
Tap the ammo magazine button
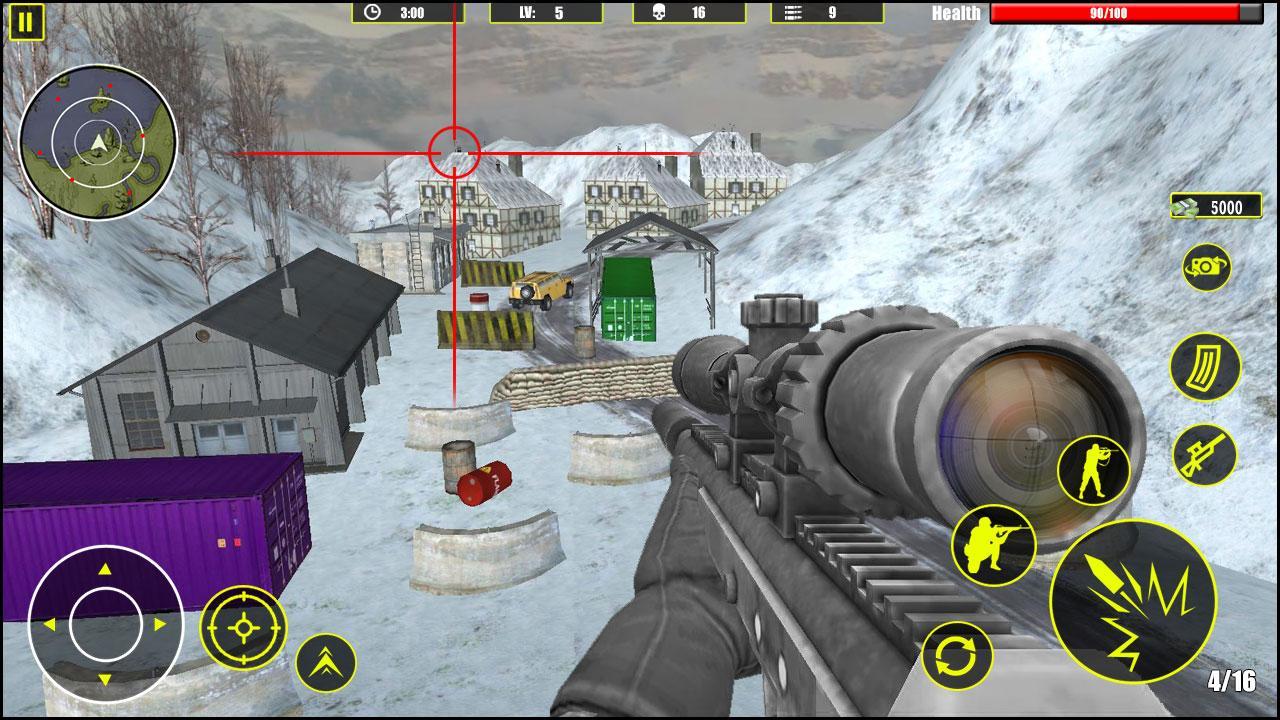pyautogui.click(x=1205, y=368)
